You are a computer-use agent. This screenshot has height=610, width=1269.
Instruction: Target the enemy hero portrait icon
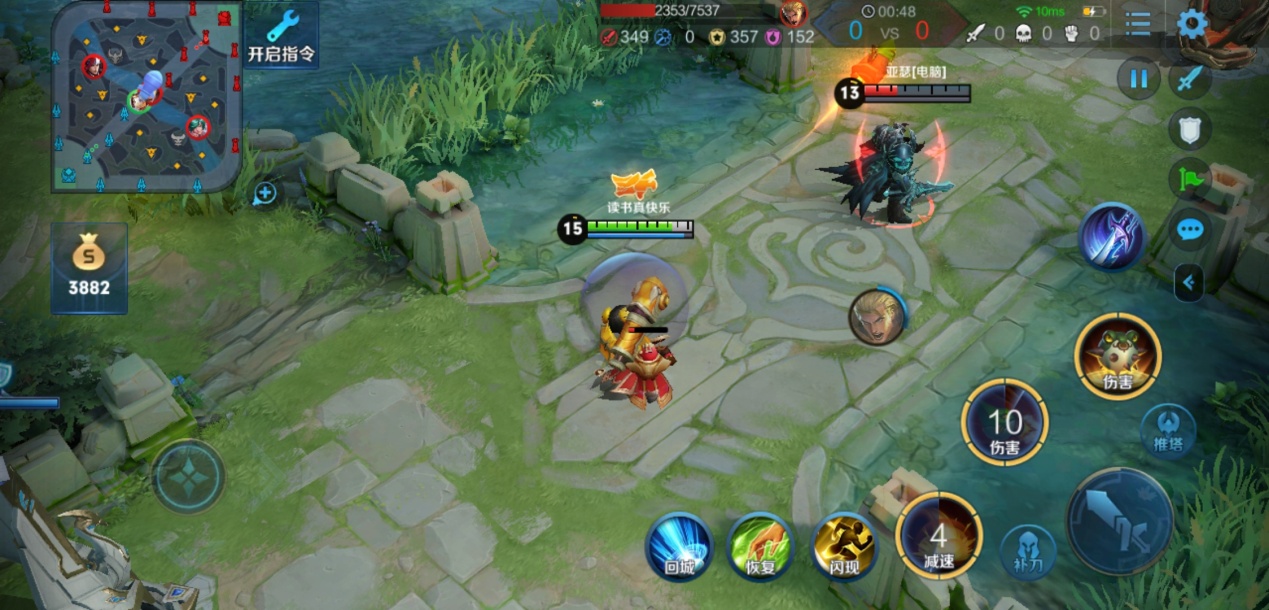[877, 317]
